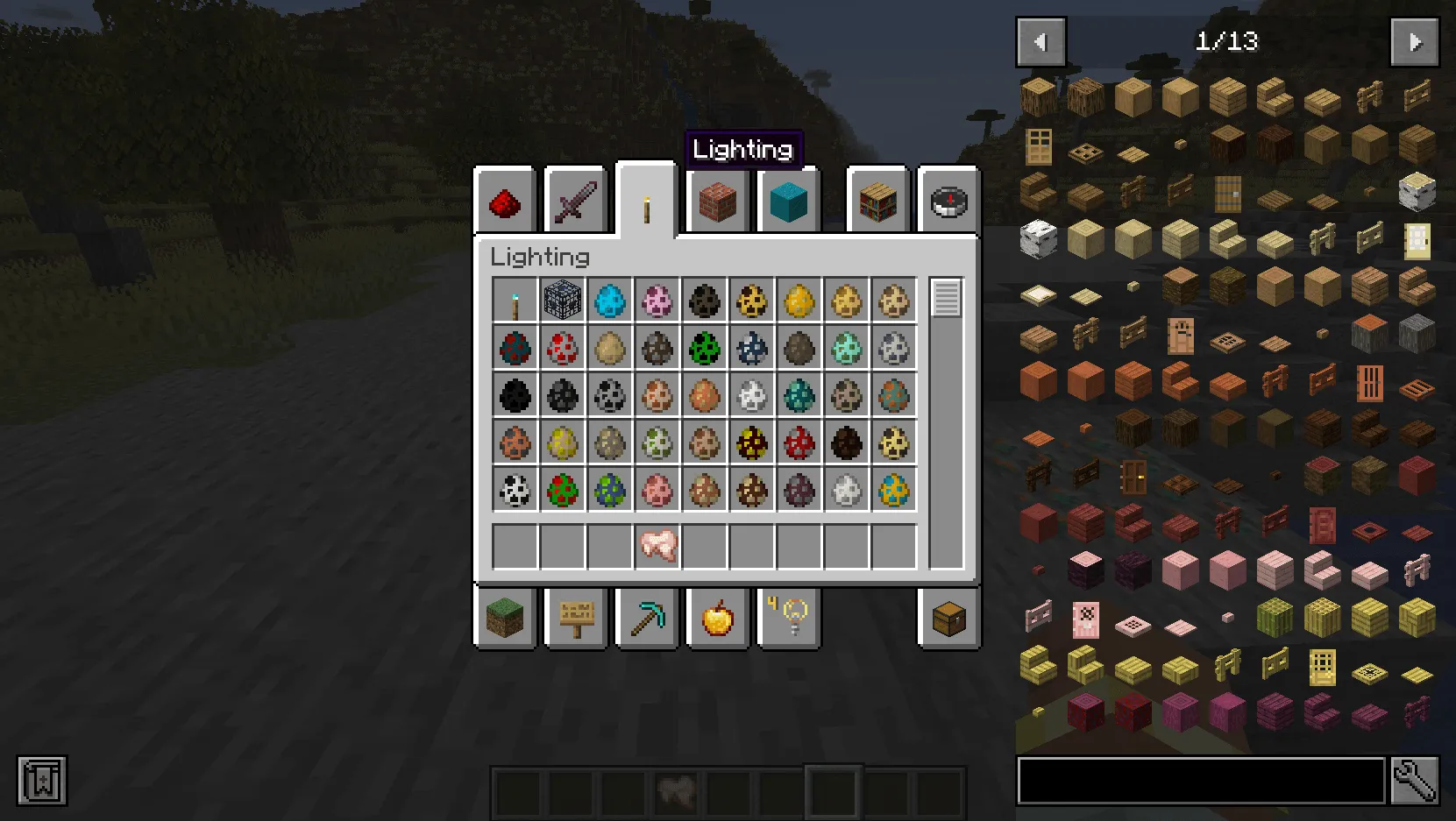Image resolution: width=1456 pixels, height=821 pixels.
Task: Click the previous page arrow in JEI
Action: point(1040,41)
